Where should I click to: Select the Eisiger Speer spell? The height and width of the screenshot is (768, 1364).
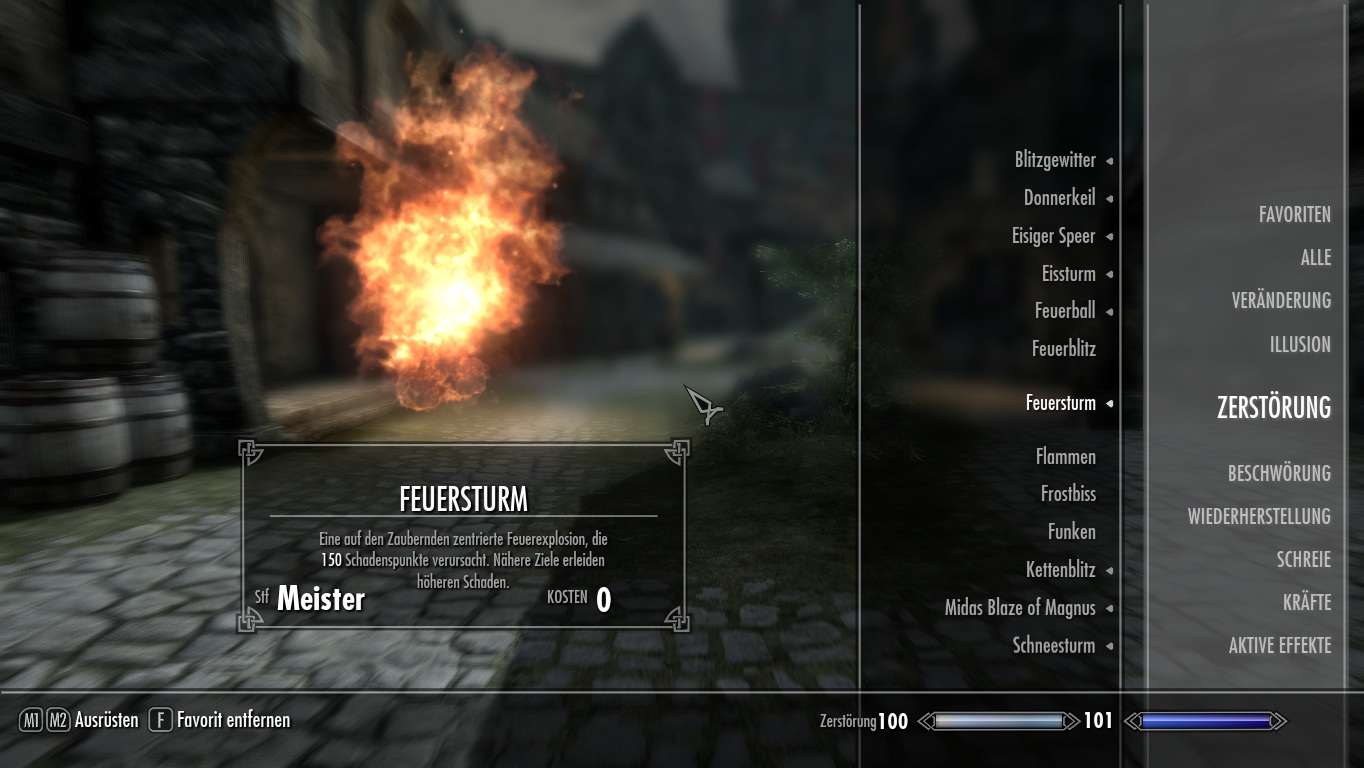[1053, 236]
